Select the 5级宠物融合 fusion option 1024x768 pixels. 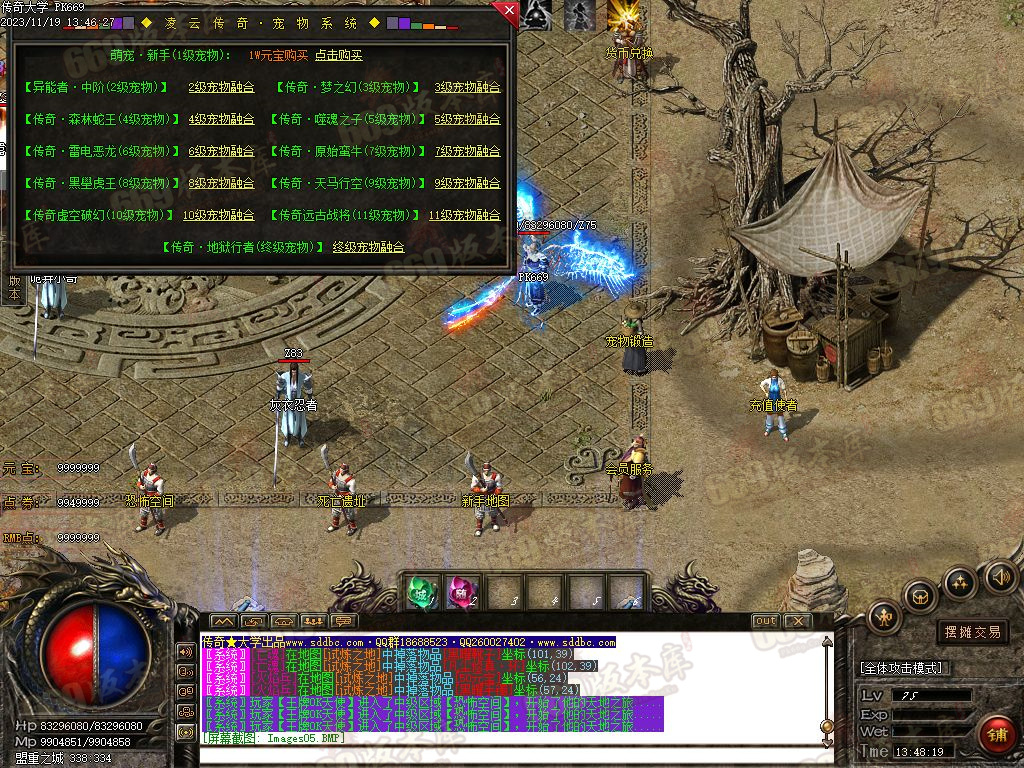[x=466, y=119]
